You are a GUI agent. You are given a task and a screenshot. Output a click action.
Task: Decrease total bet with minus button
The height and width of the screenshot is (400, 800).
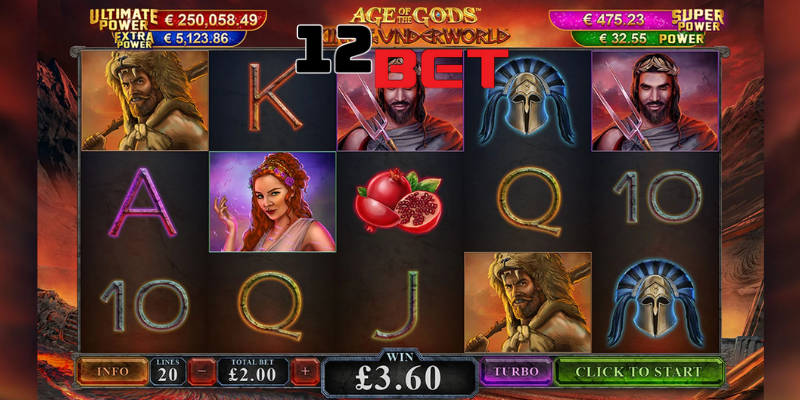click(x=201, y=371)
